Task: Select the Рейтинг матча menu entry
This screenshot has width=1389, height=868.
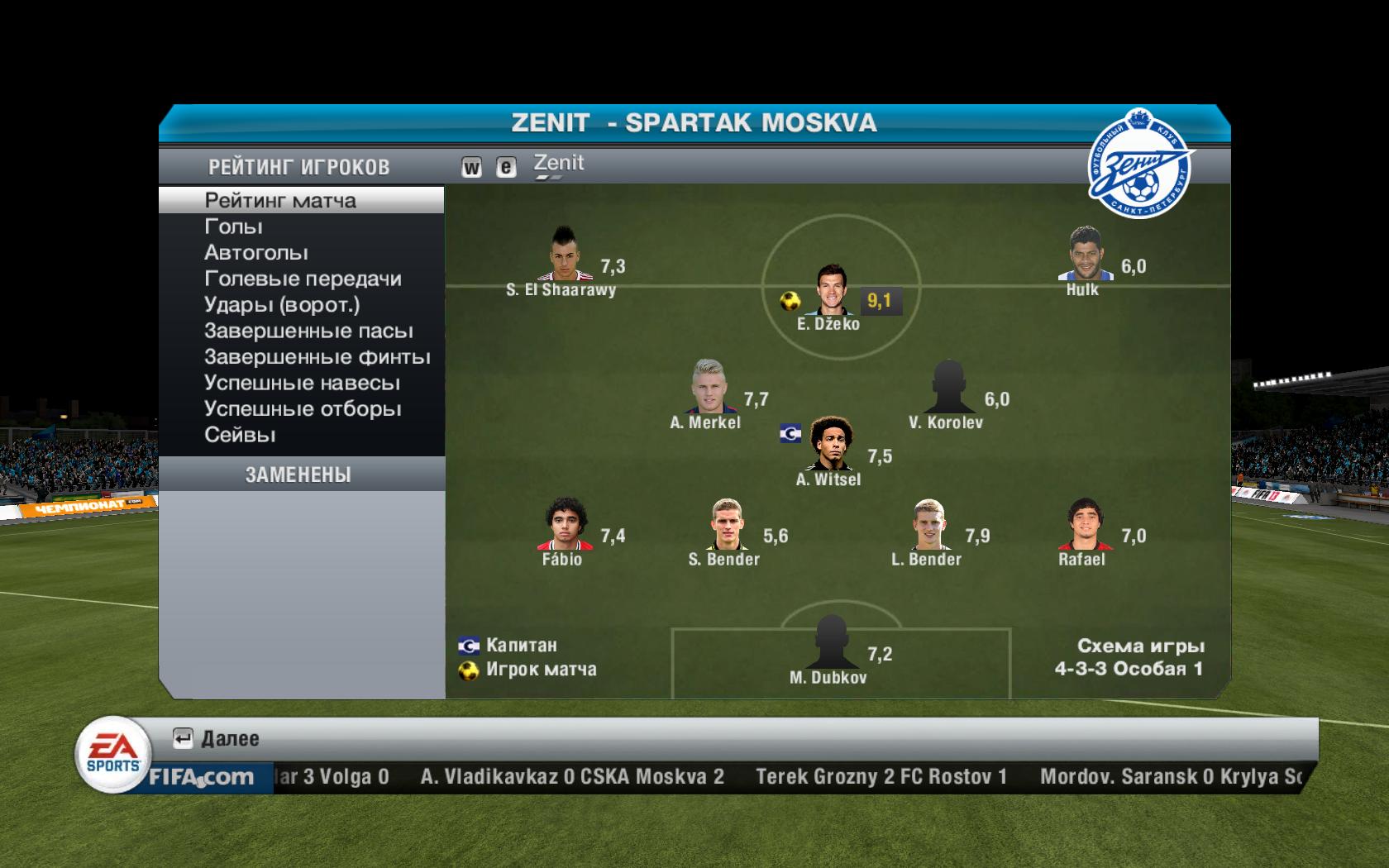Action: 280,200
